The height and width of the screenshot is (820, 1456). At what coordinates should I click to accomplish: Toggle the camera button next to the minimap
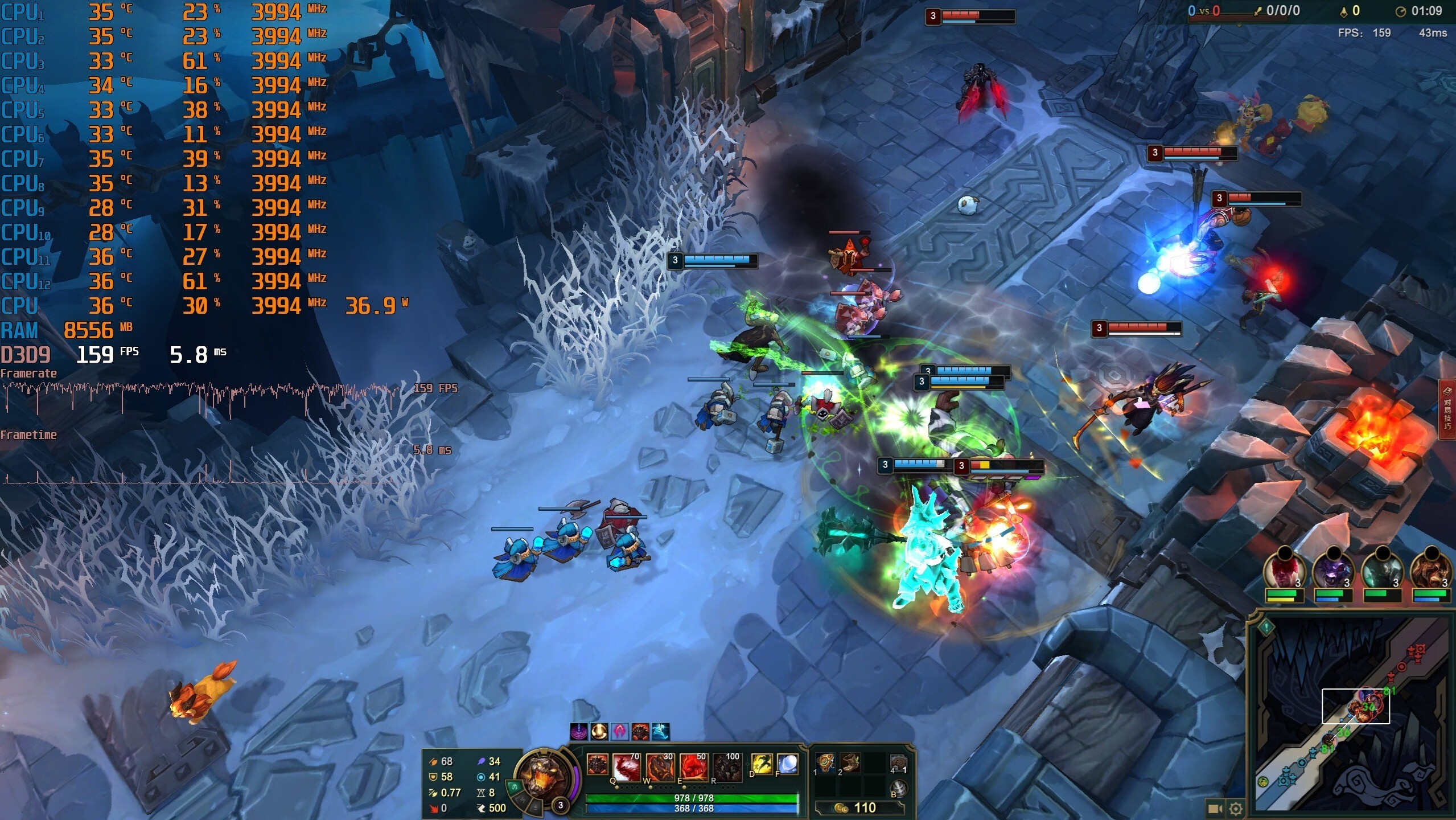(1215, 809)
